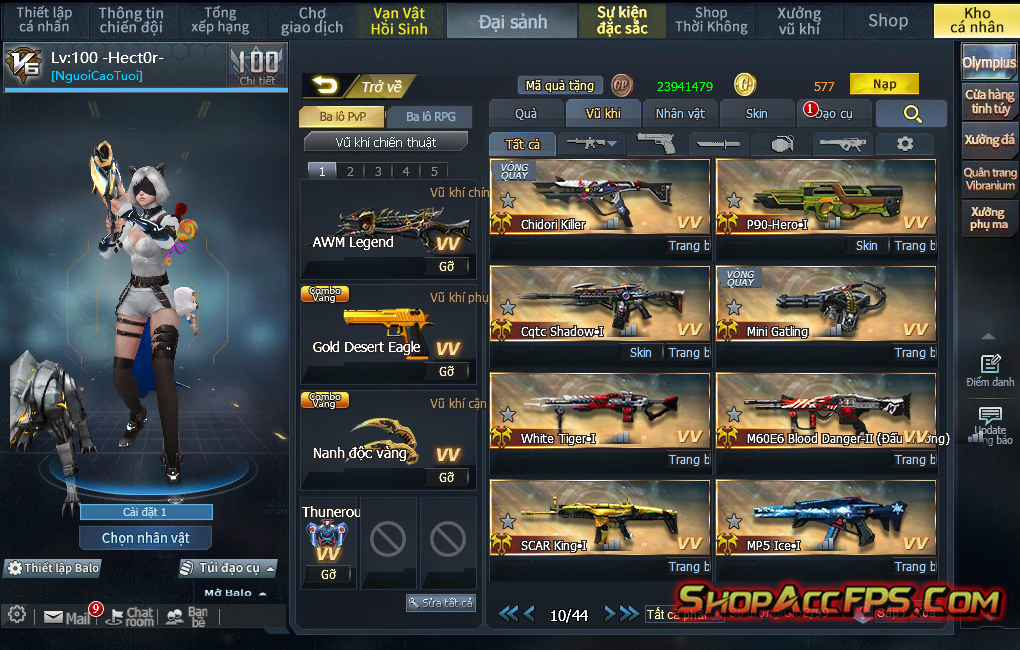Open the Shop menu
1020x650 pixels.
coord(887,20)
